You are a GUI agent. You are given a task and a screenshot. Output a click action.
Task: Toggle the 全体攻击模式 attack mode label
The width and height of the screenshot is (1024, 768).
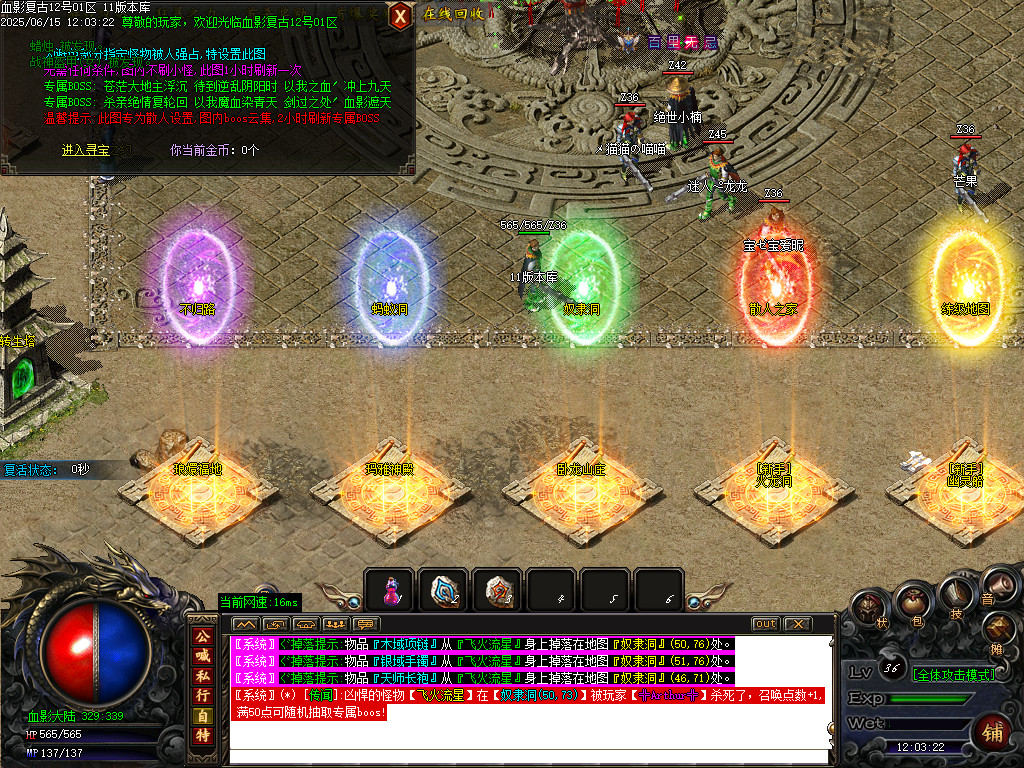(954, 675)
